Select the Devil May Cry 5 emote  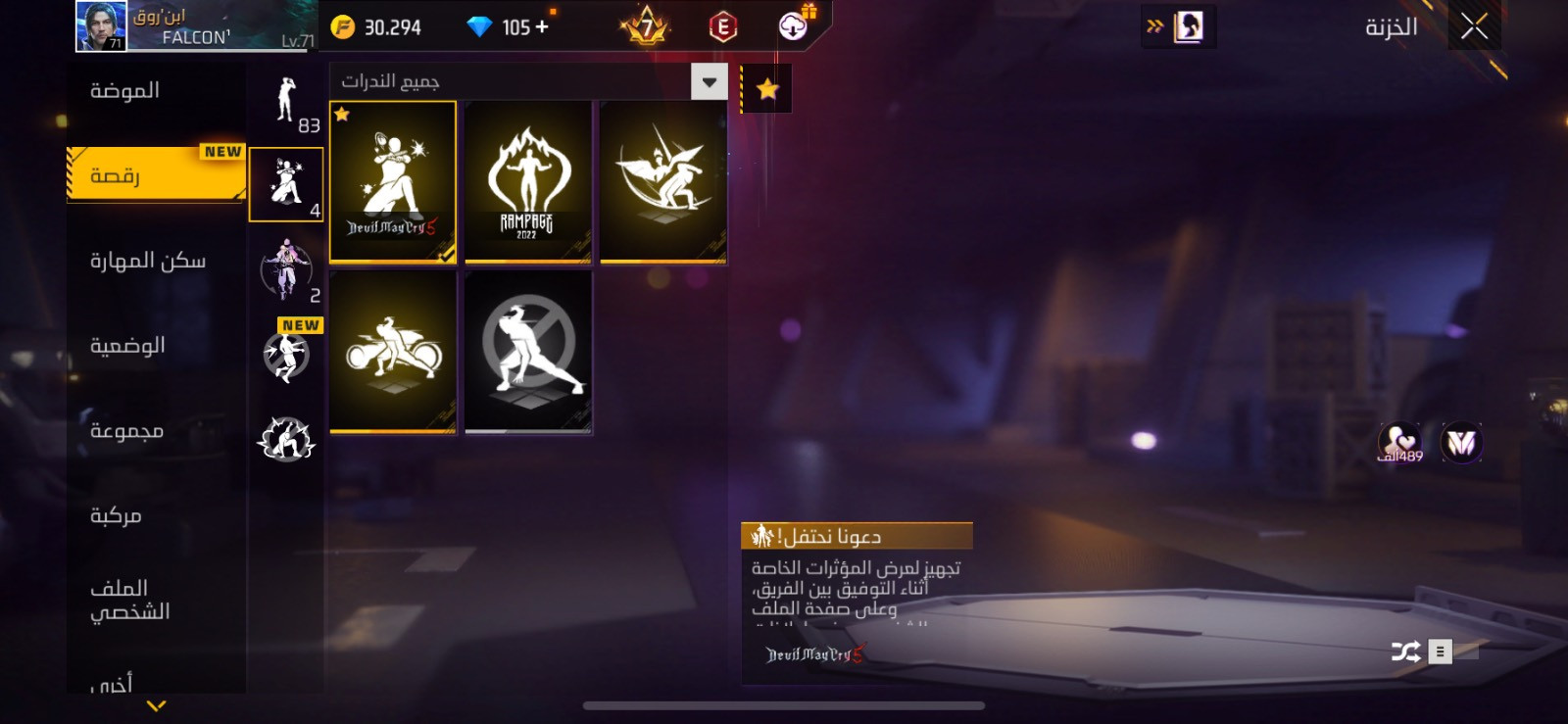tap(393, 182)
